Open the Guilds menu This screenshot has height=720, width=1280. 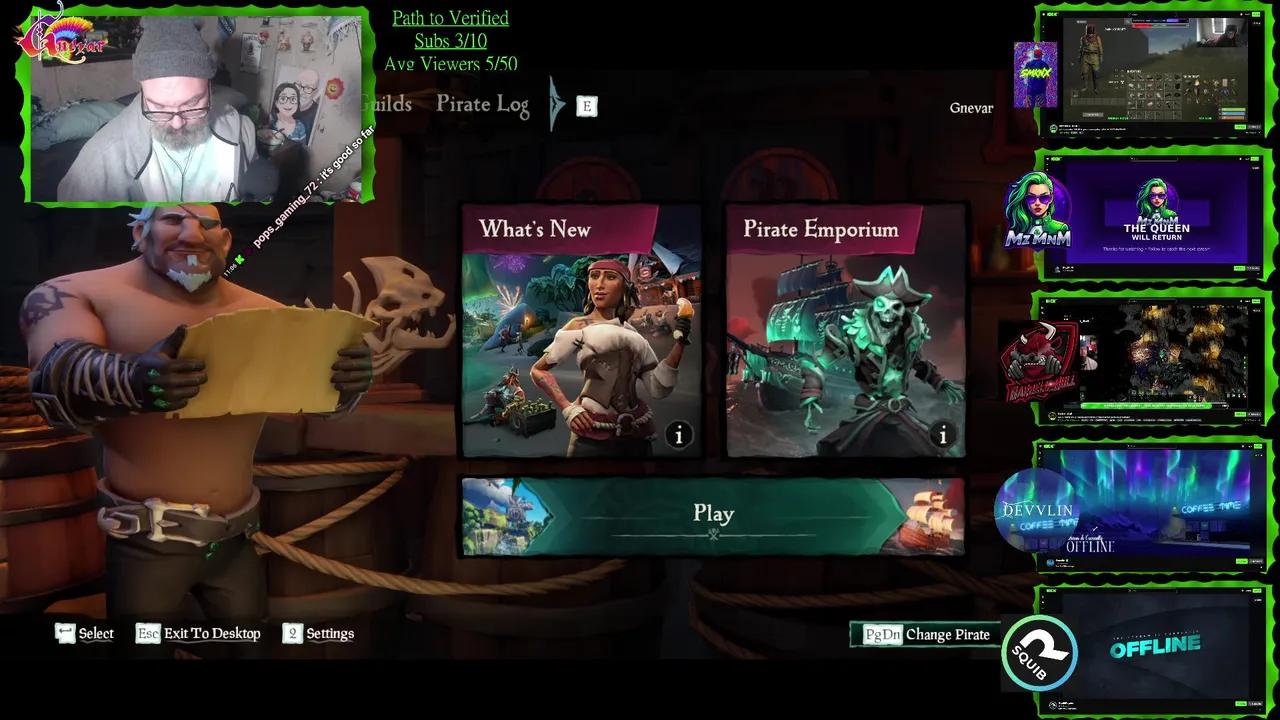click(385, 104)
